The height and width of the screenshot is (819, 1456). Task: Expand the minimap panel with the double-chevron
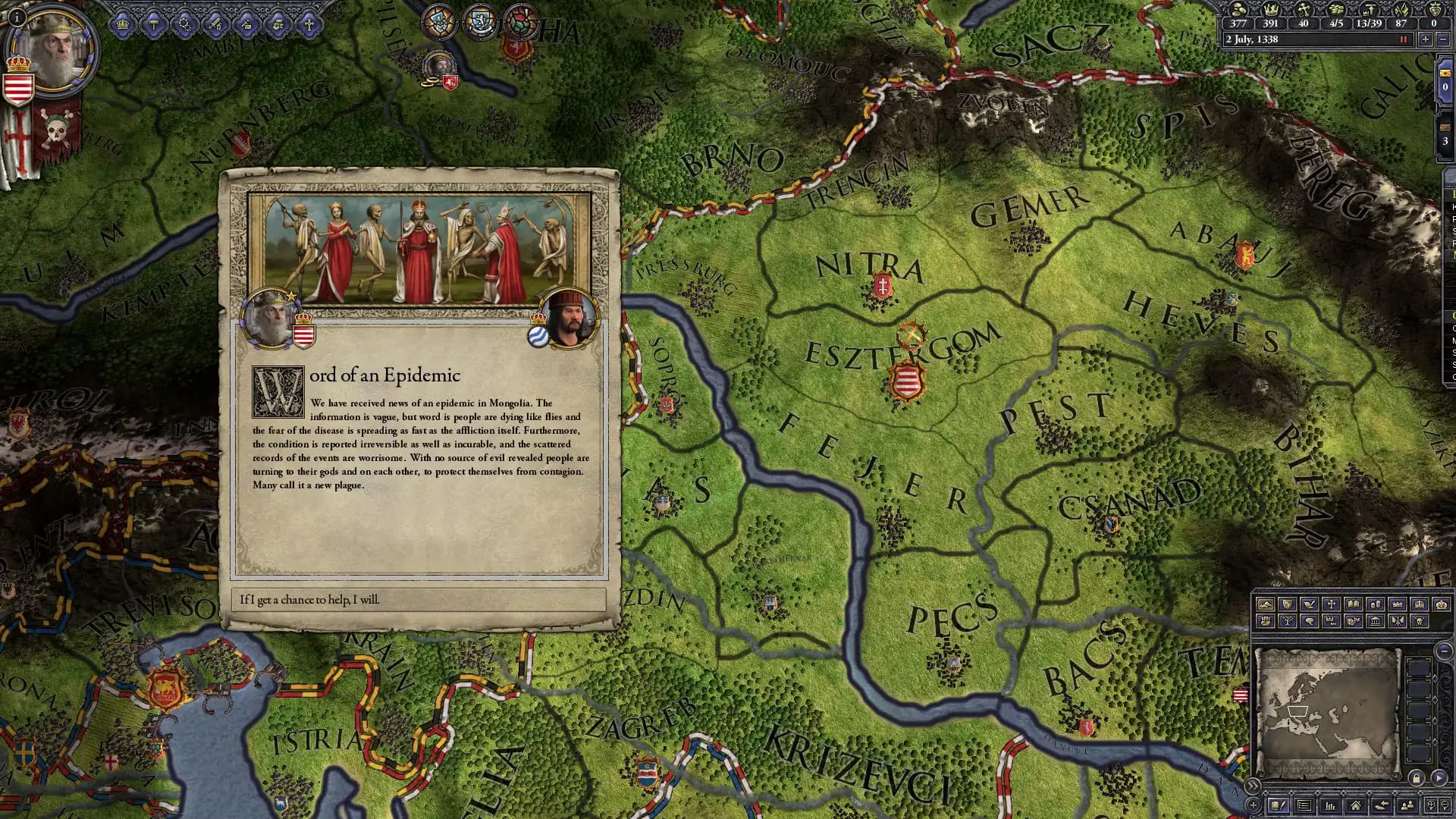pos(1254,786)
